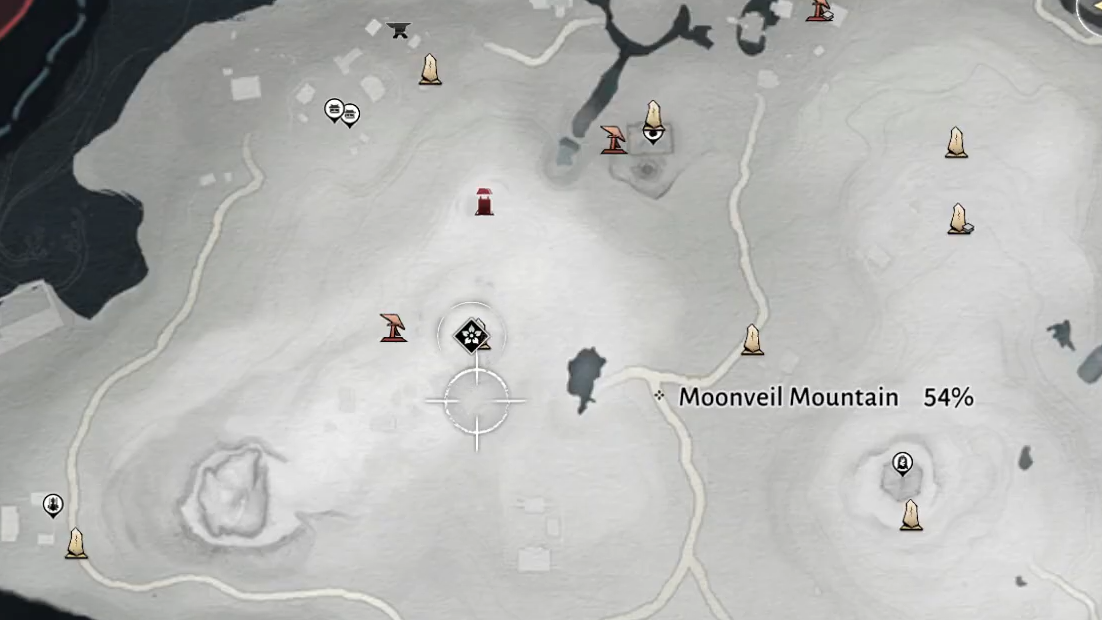The image size is (1102, 620).
Task: Select the anvil blacksmith map marker
Action: tap(399, 30)
